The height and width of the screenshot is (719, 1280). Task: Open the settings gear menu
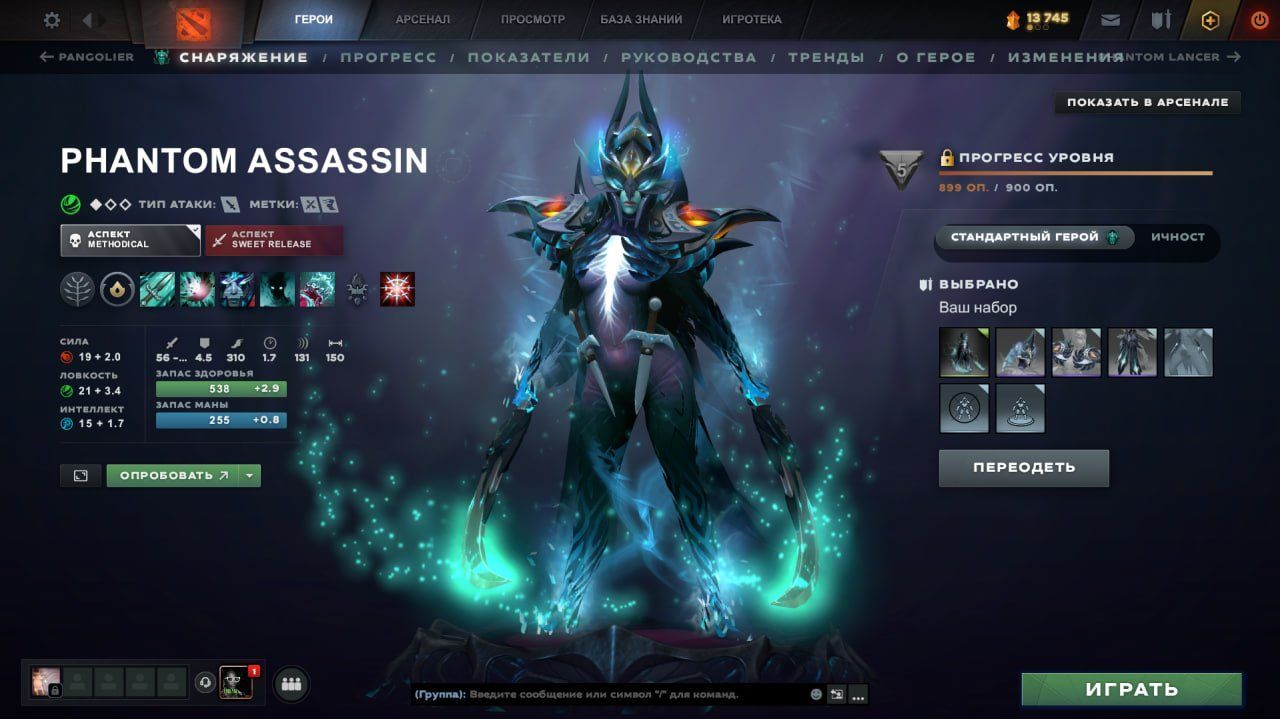pyautogui.click(x=52, y=20)
